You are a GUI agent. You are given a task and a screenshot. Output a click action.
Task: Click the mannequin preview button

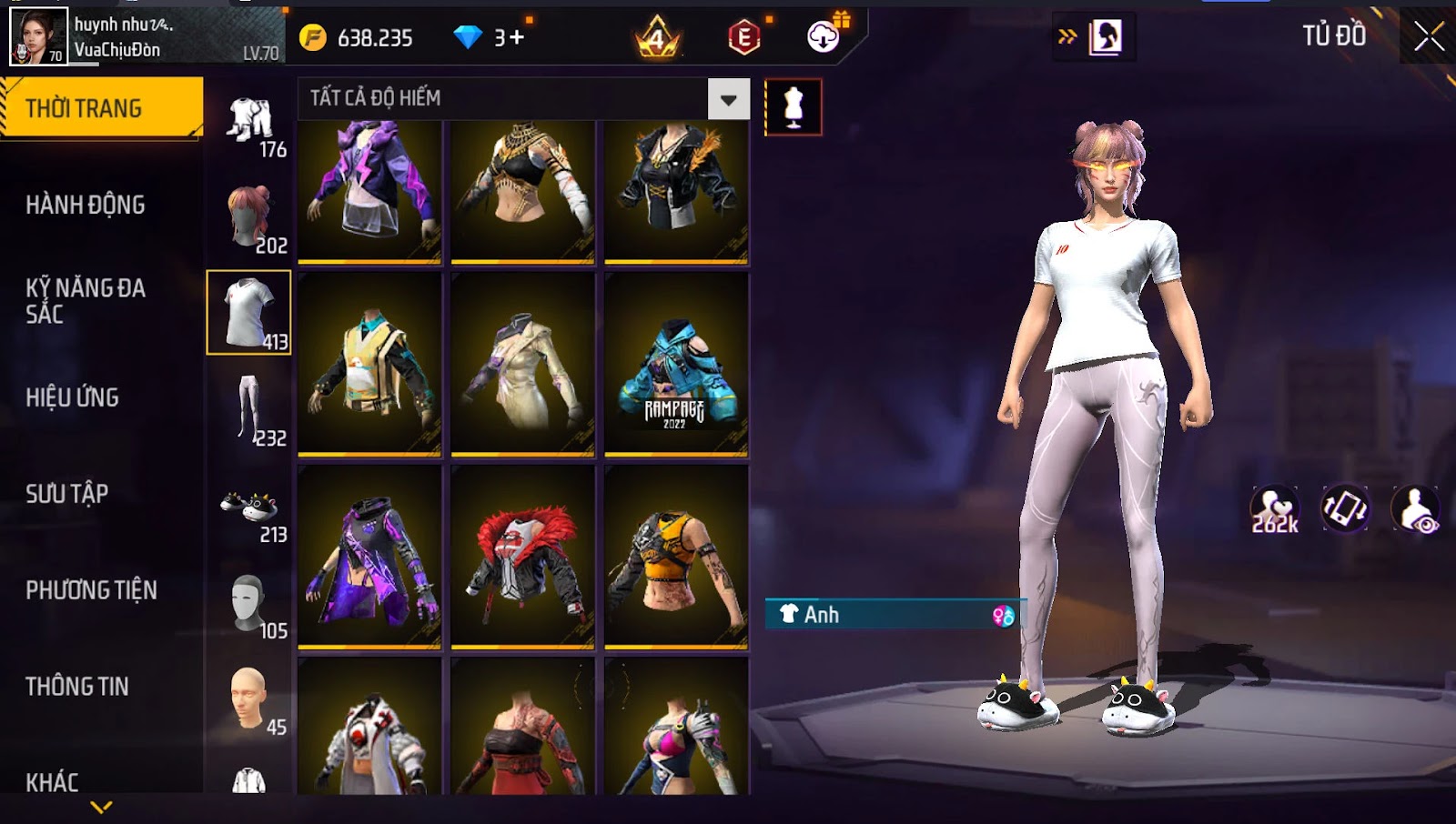point(794,107)
